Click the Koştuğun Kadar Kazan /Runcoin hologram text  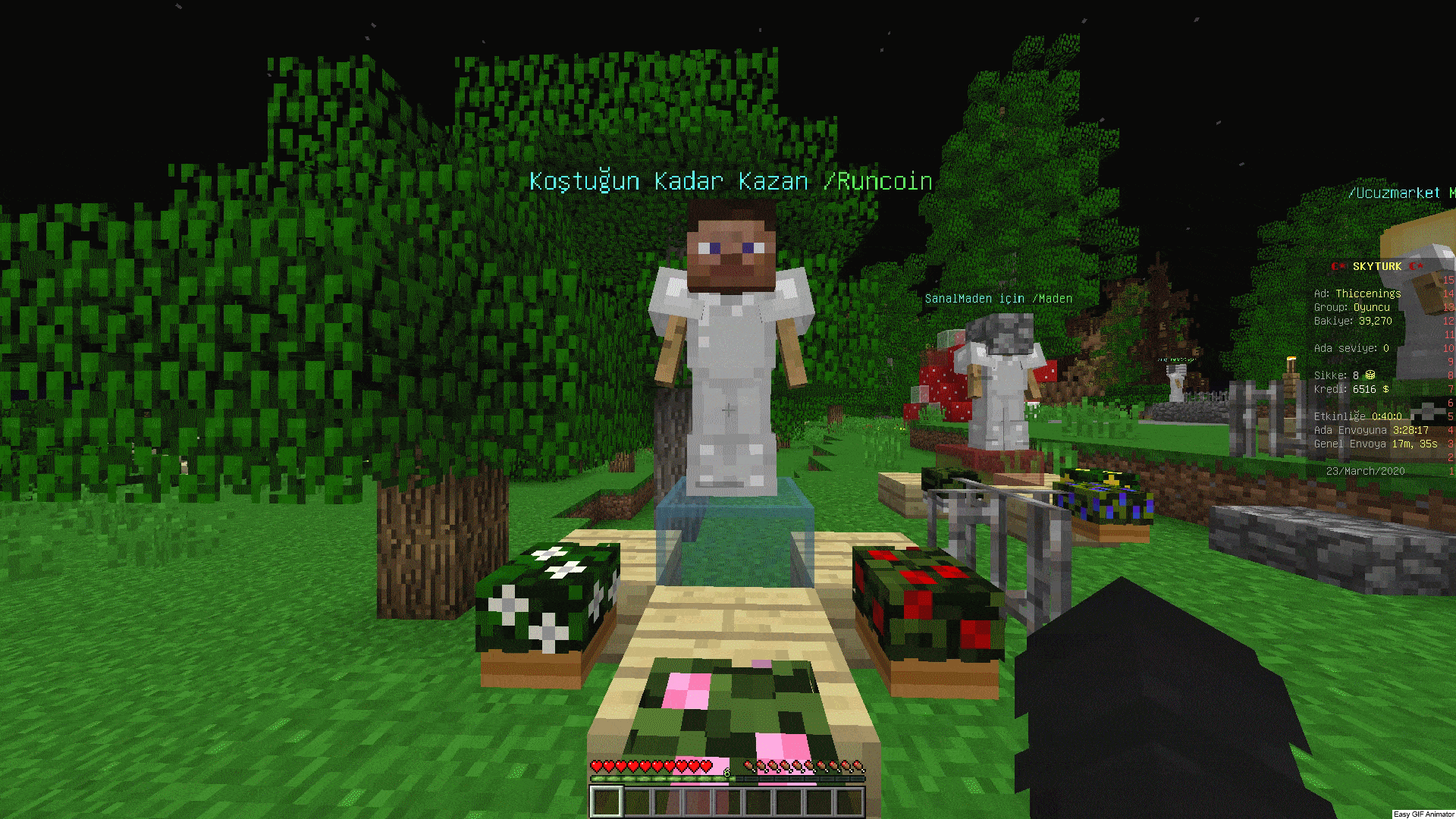coord(730,181)
